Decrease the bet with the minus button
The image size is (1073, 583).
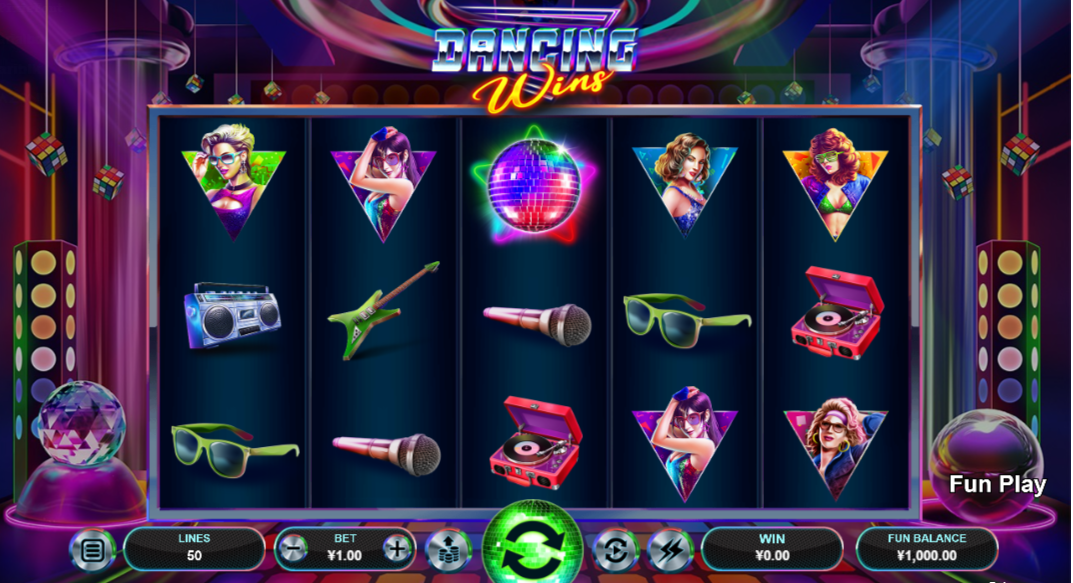pyautogui.click(x=293, y=548)
